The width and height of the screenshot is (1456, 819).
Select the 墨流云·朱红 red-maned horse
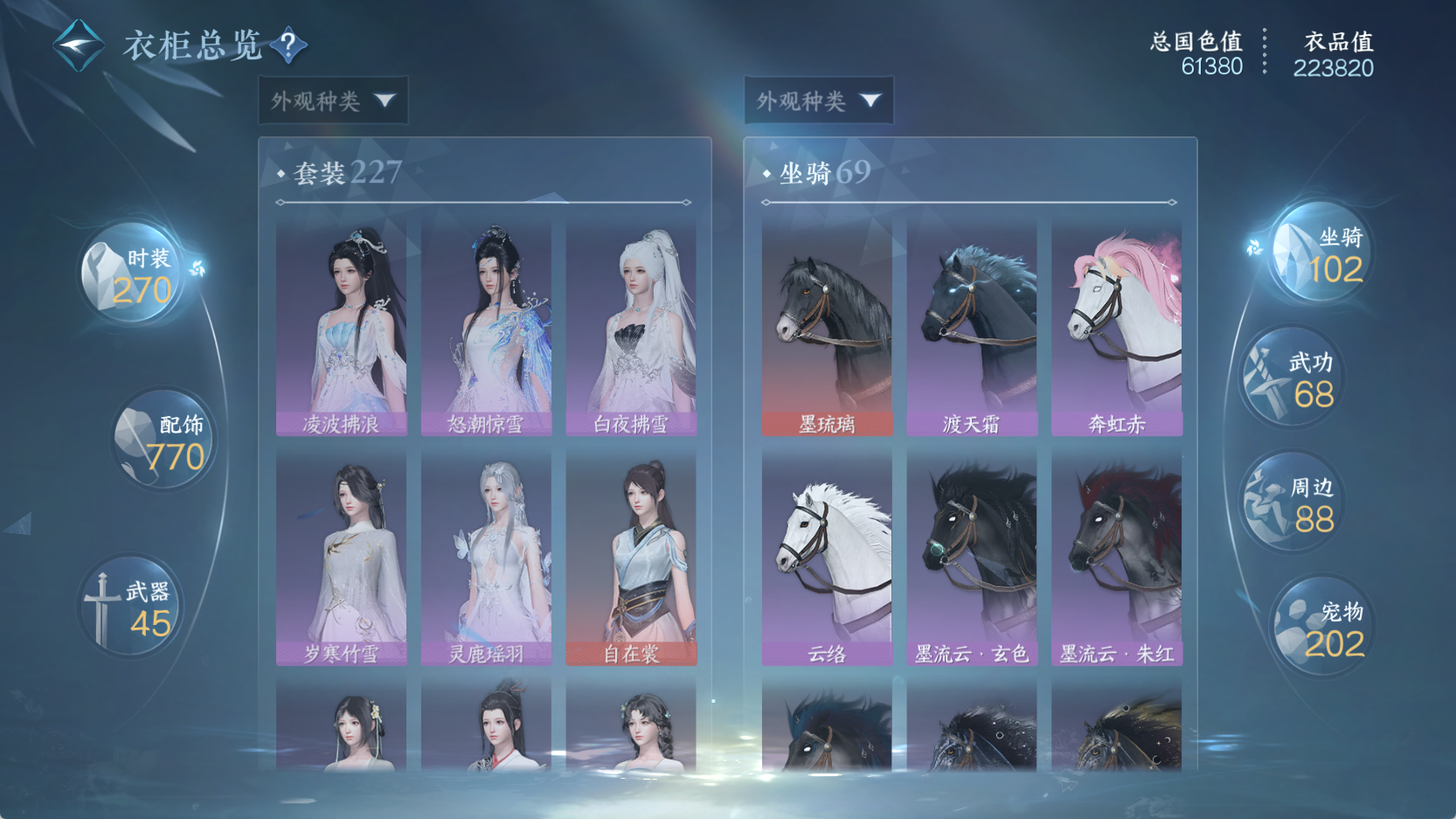(1117, 558)
